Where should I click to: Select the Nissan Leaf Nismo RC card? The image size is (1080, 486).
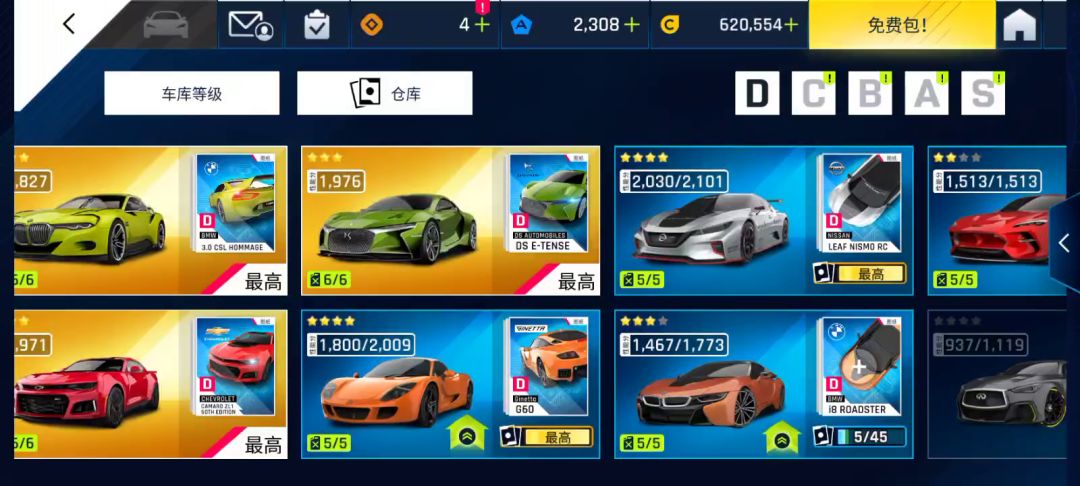763,220
